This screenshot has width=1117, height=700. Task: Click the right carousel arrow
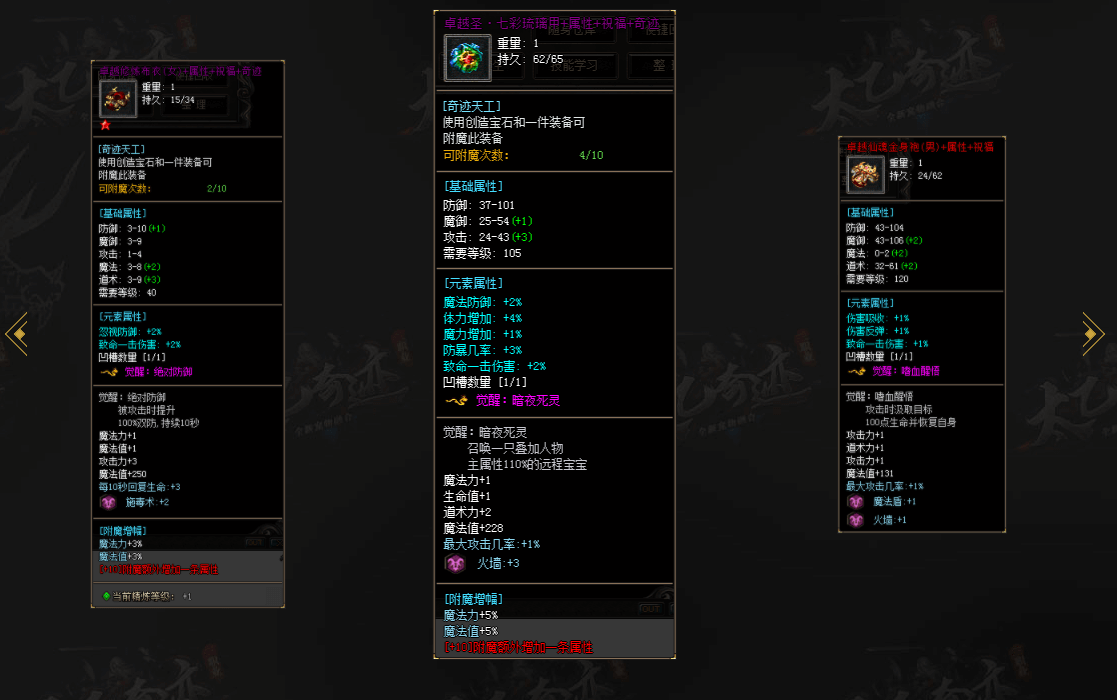(x=1093, y=334)
